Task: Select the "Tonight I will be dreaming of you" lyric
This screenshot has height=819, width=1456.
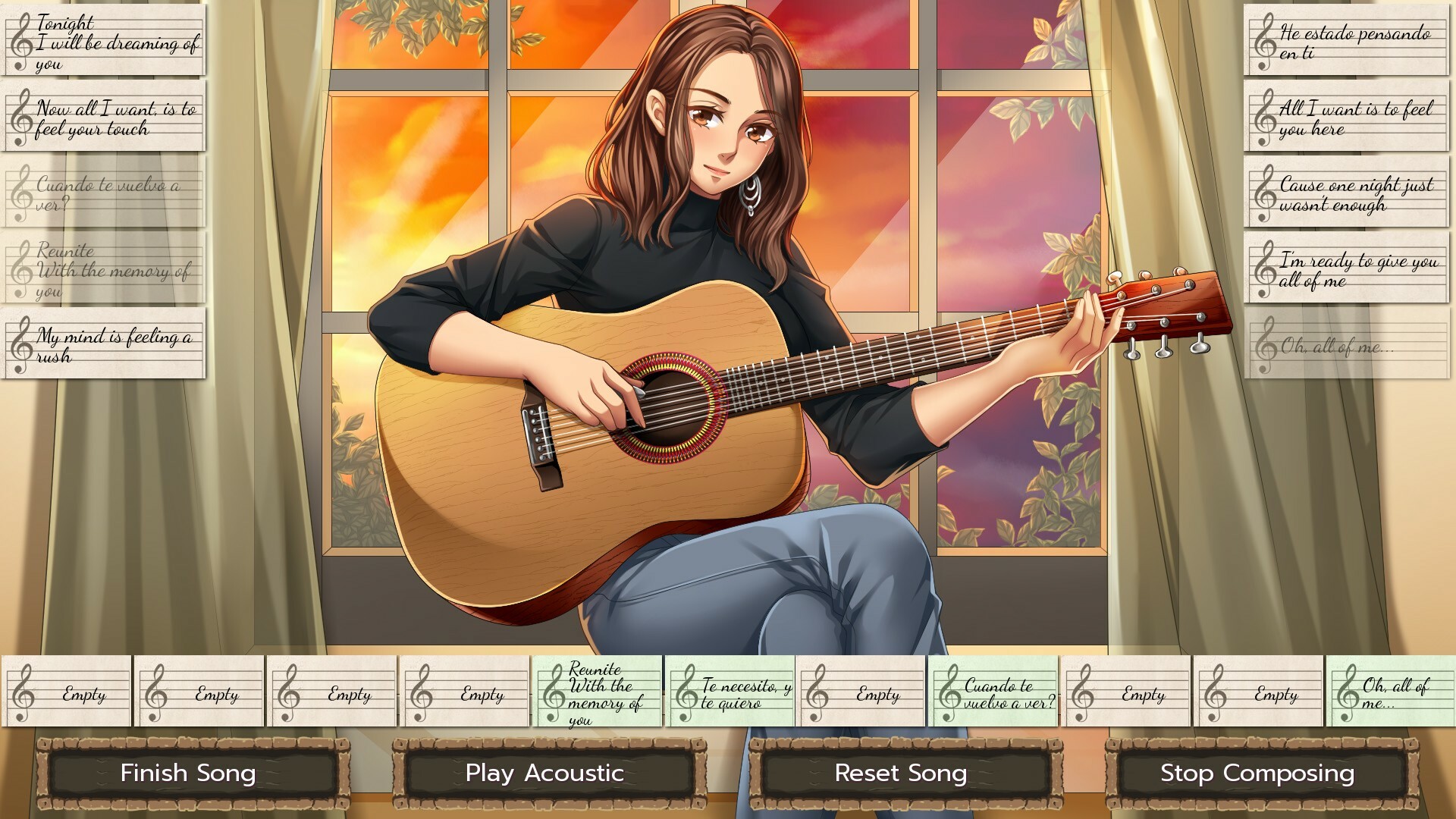Action: [x=104, y=41]
